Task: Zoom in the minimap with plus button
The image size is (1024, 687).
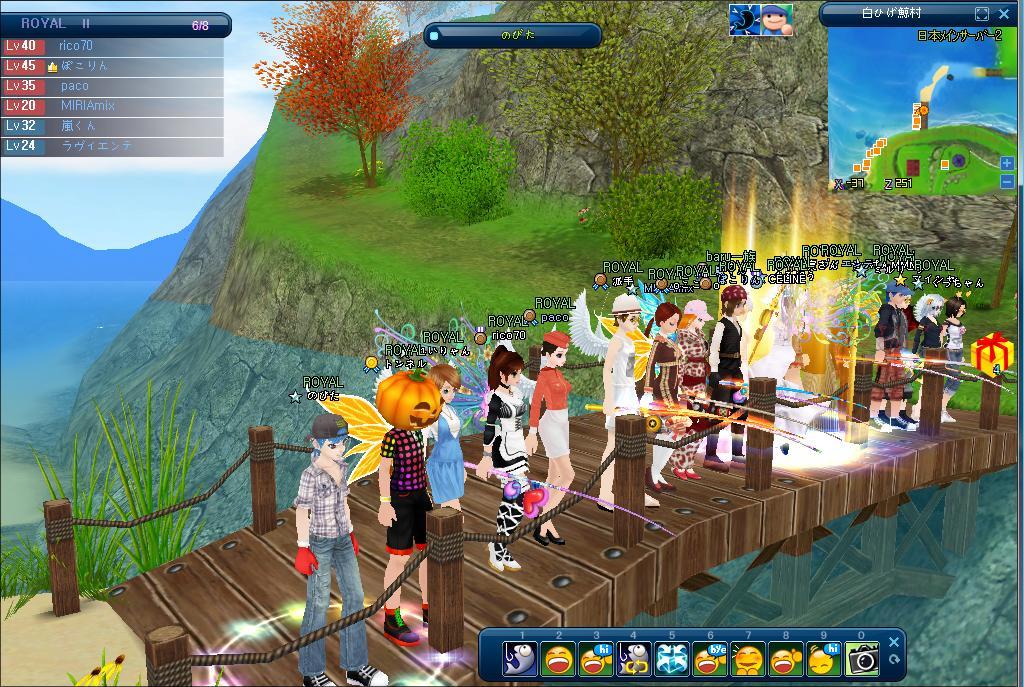Action: tap(1007, 163)
